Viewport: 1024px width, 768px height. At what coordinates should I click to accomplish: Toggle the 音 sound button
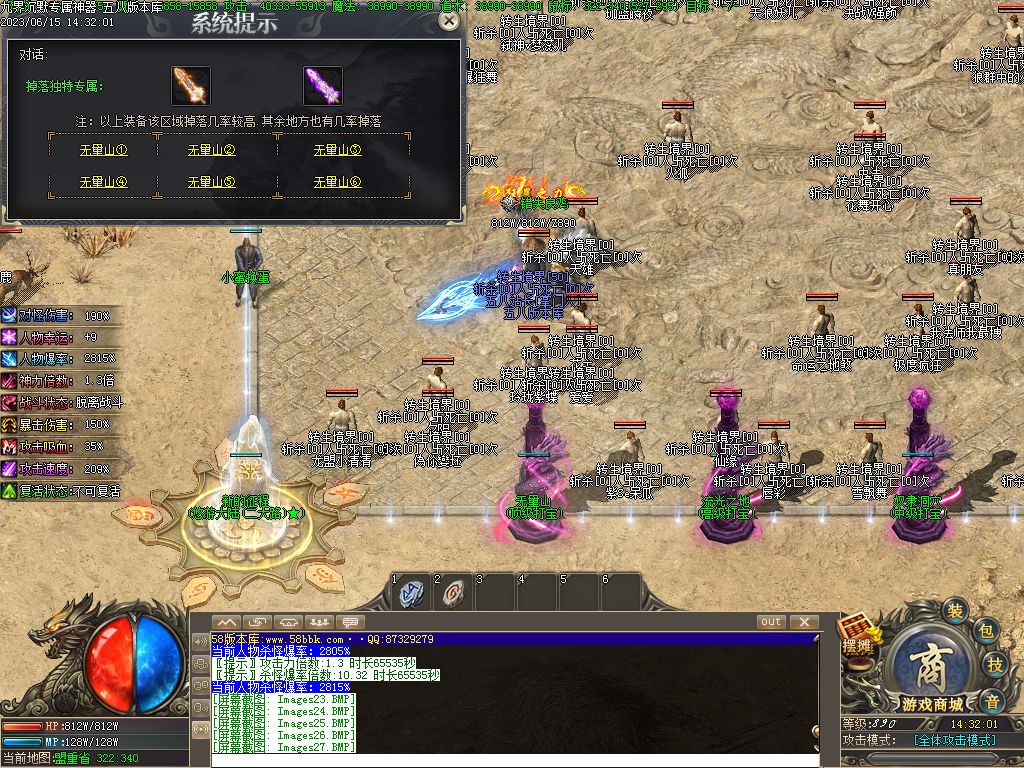(991, 698)
